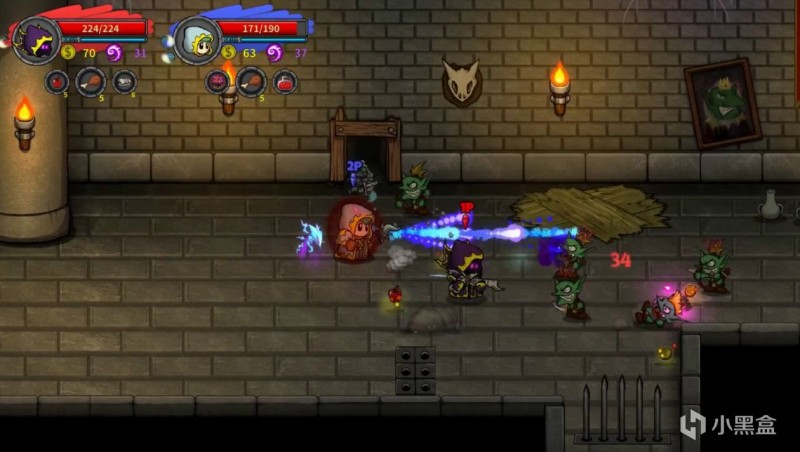
Task: Use player one's meat drumstick item
Action: tap(91, 82)
